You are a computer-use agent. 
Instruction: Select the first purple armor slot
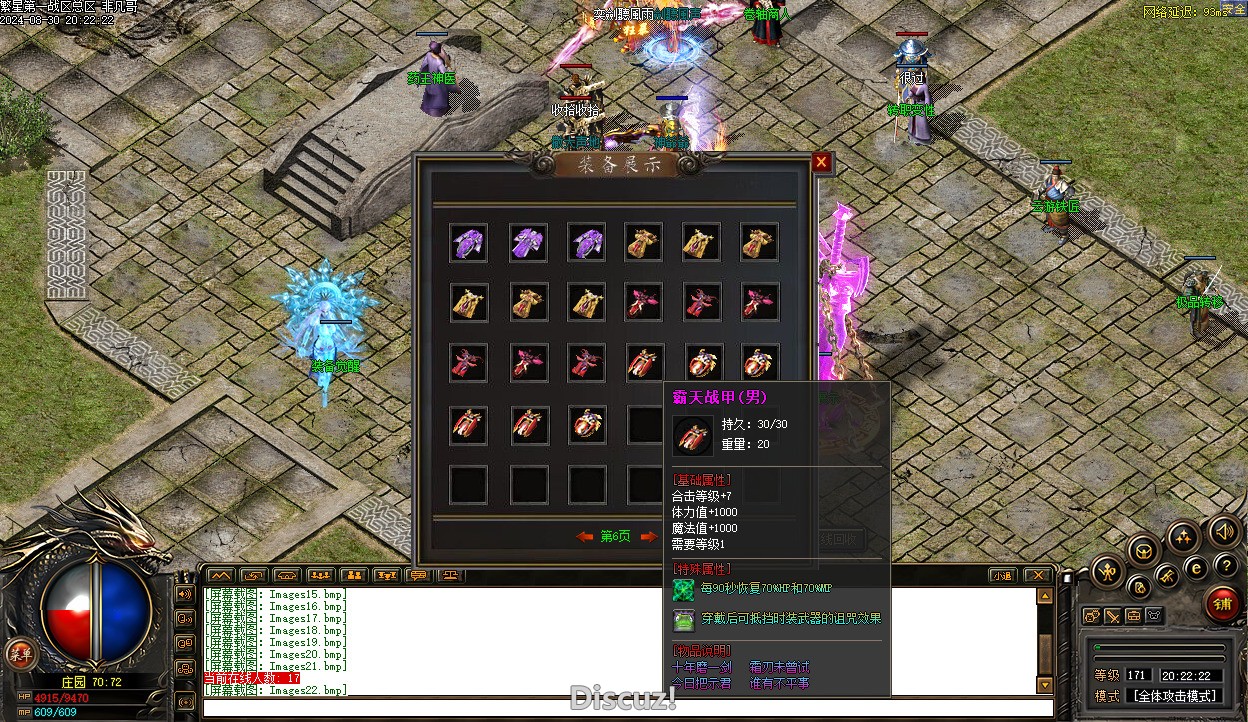(469, 243)
